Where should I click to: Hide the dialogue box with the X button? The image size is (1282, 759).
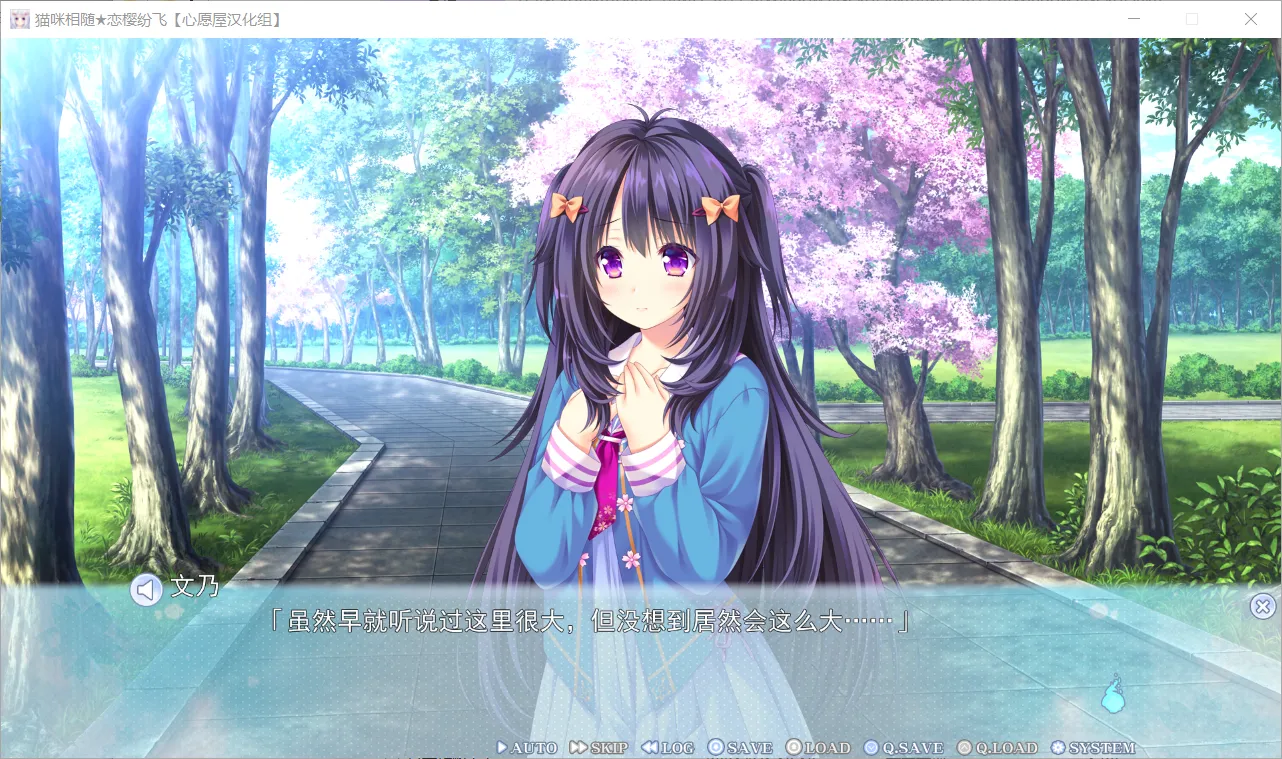tap(1263, 606)
